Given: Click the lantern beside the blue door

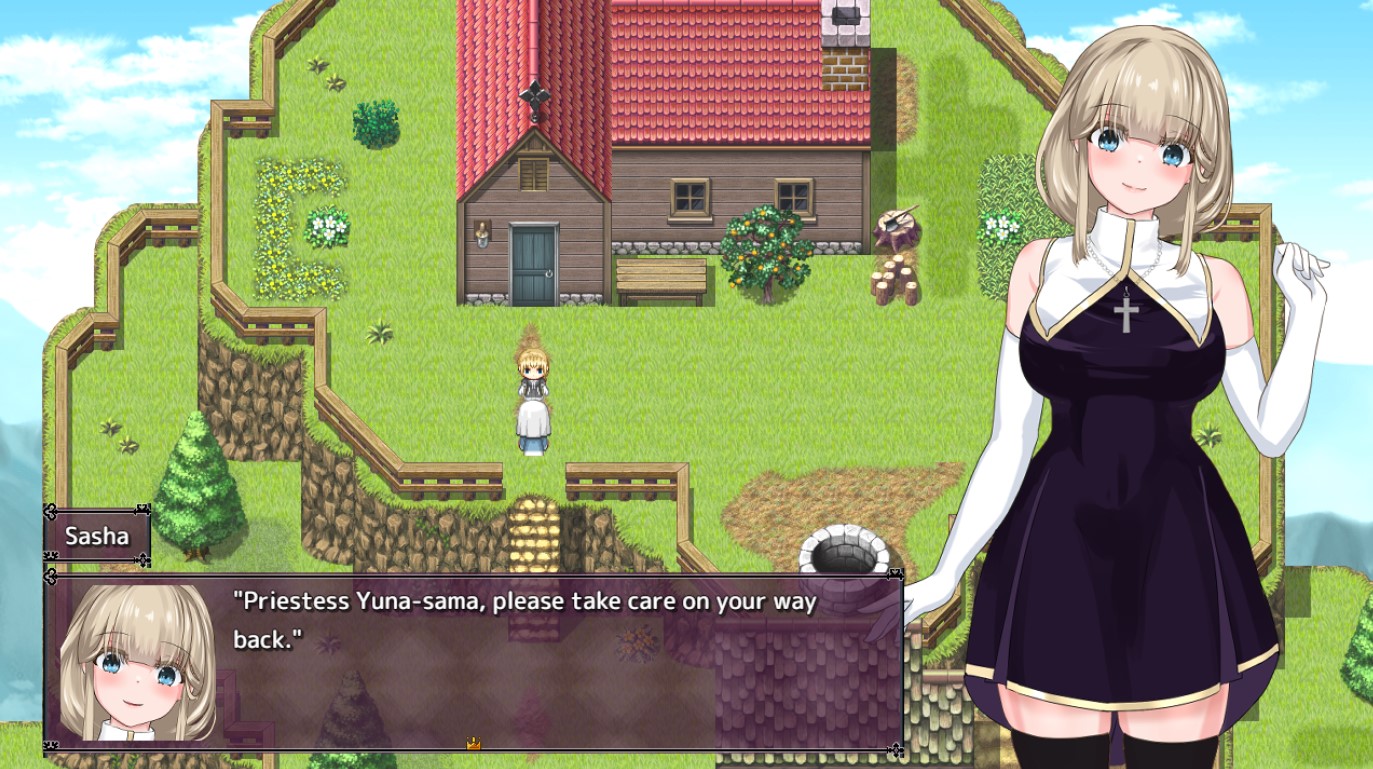Looking at the screenshot, I should (481, 232).
